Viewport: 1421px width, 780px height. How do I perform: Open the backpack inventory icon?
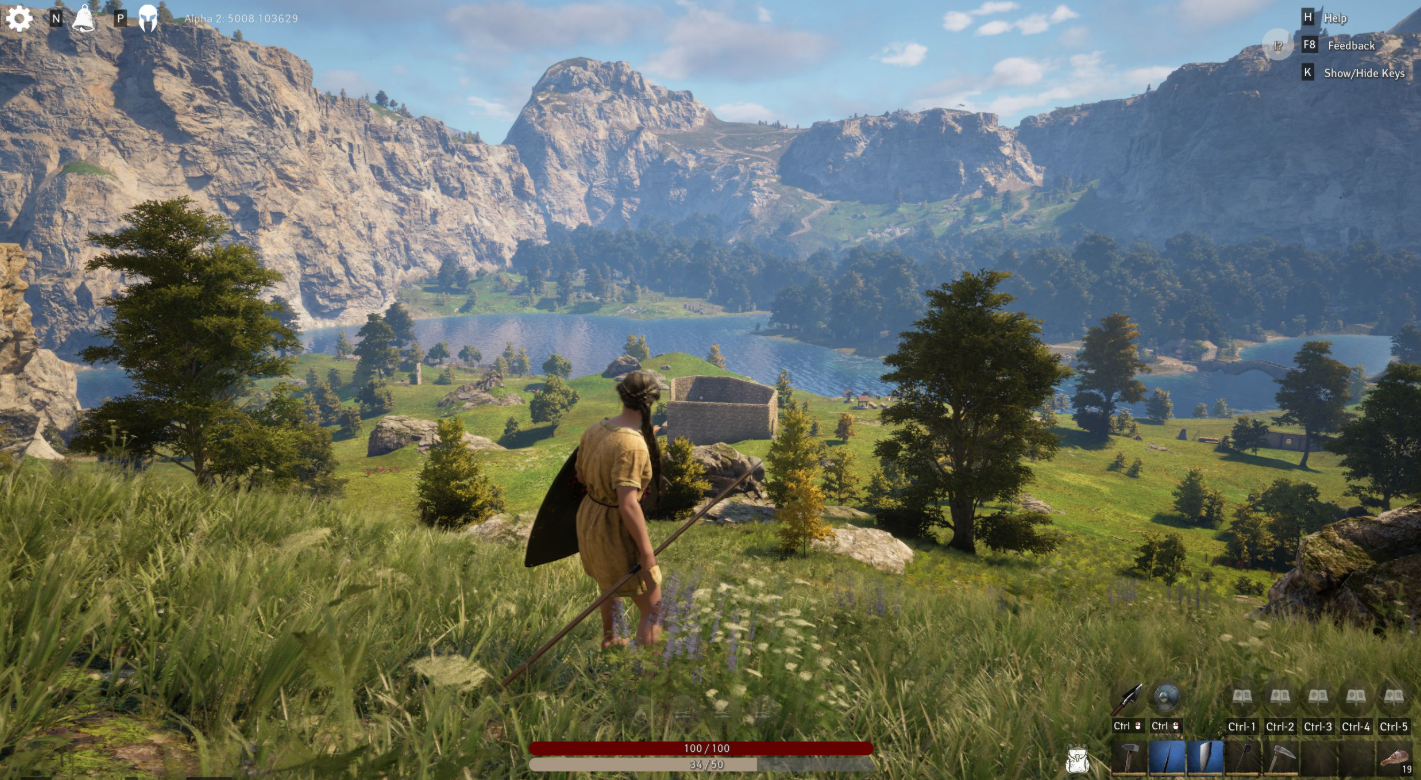coord(1078,760)
